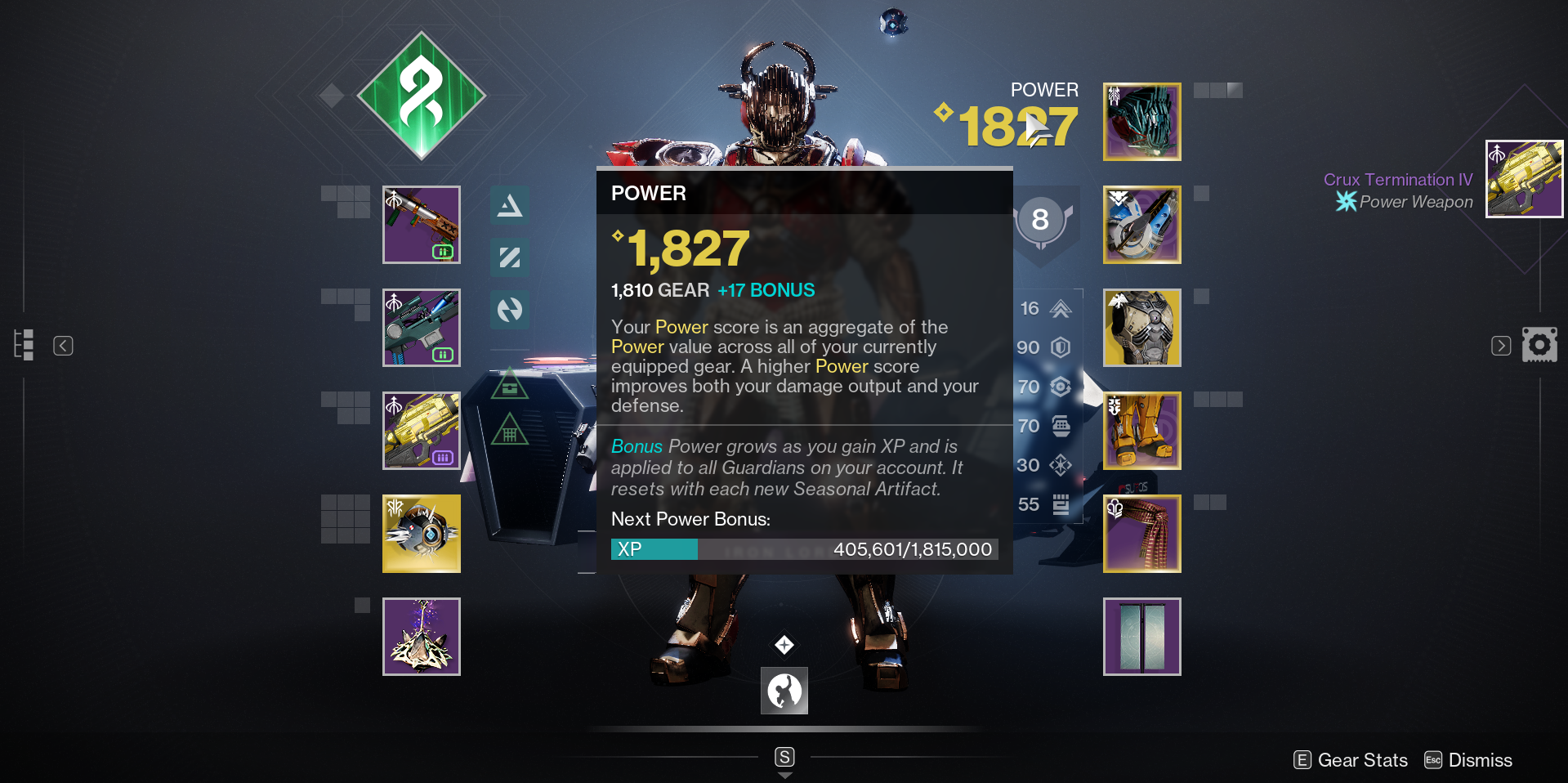This screenshot has height=783, width=1568.
Task: Go to the previous screen with left arrow
Action: [x=63, y=346]
